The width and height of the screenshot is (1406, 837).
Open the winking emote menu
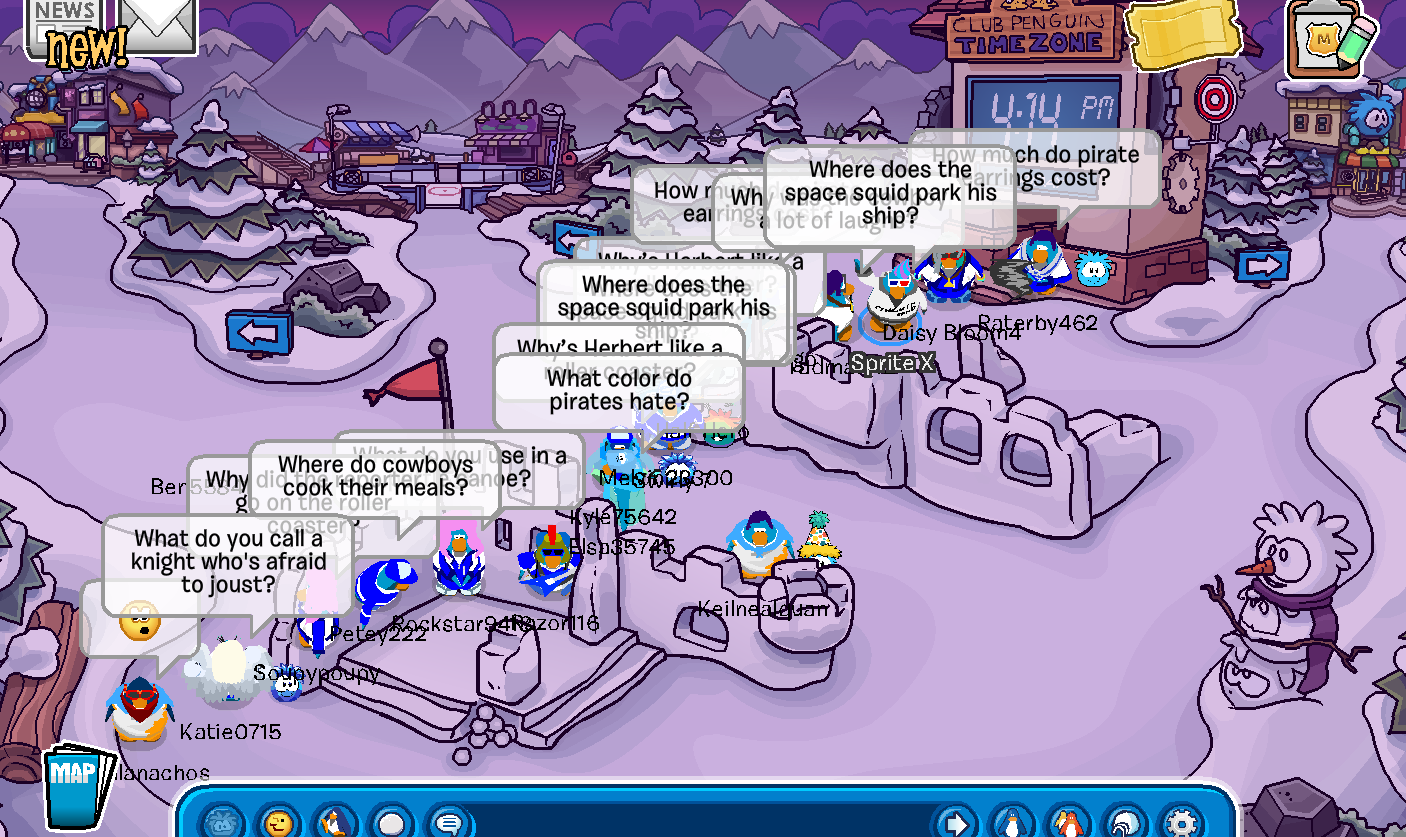(x=279, y=823)
